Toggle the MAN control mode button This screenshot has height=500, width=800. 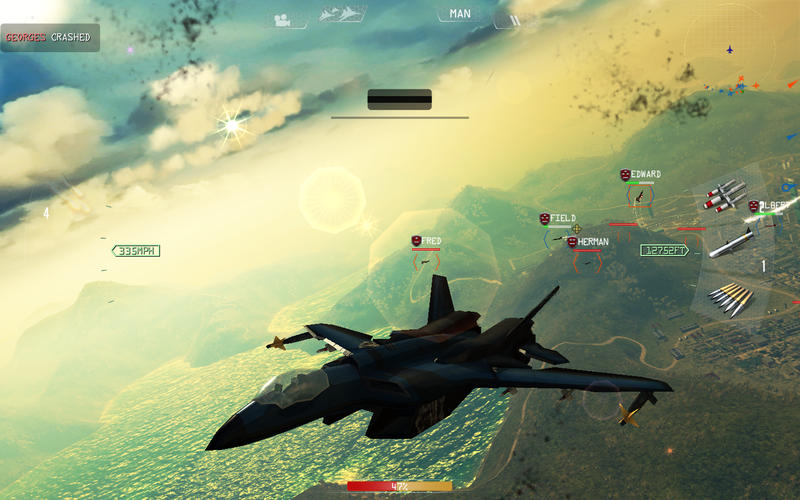tap(460, 14)
